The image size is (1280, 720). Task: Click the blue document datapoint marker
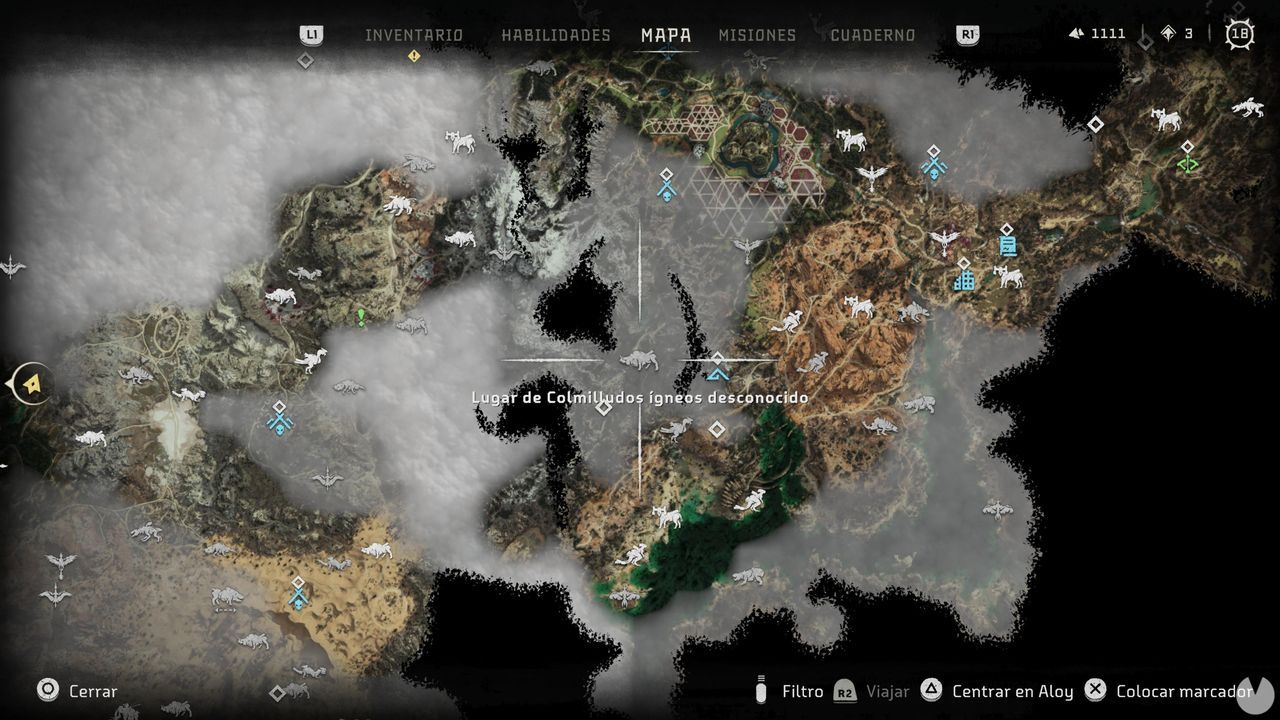pyautogui.click(x=1007, y=245)
